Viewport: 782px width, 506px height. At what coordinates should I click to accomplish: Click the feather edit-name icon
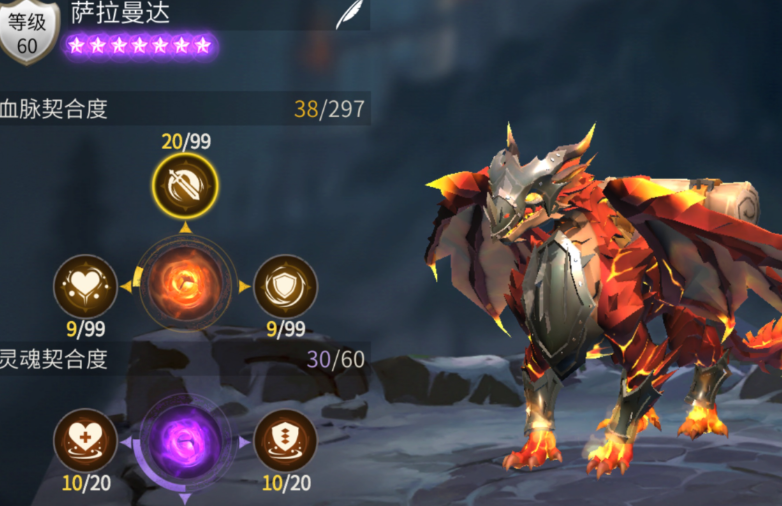coord(347,15)
